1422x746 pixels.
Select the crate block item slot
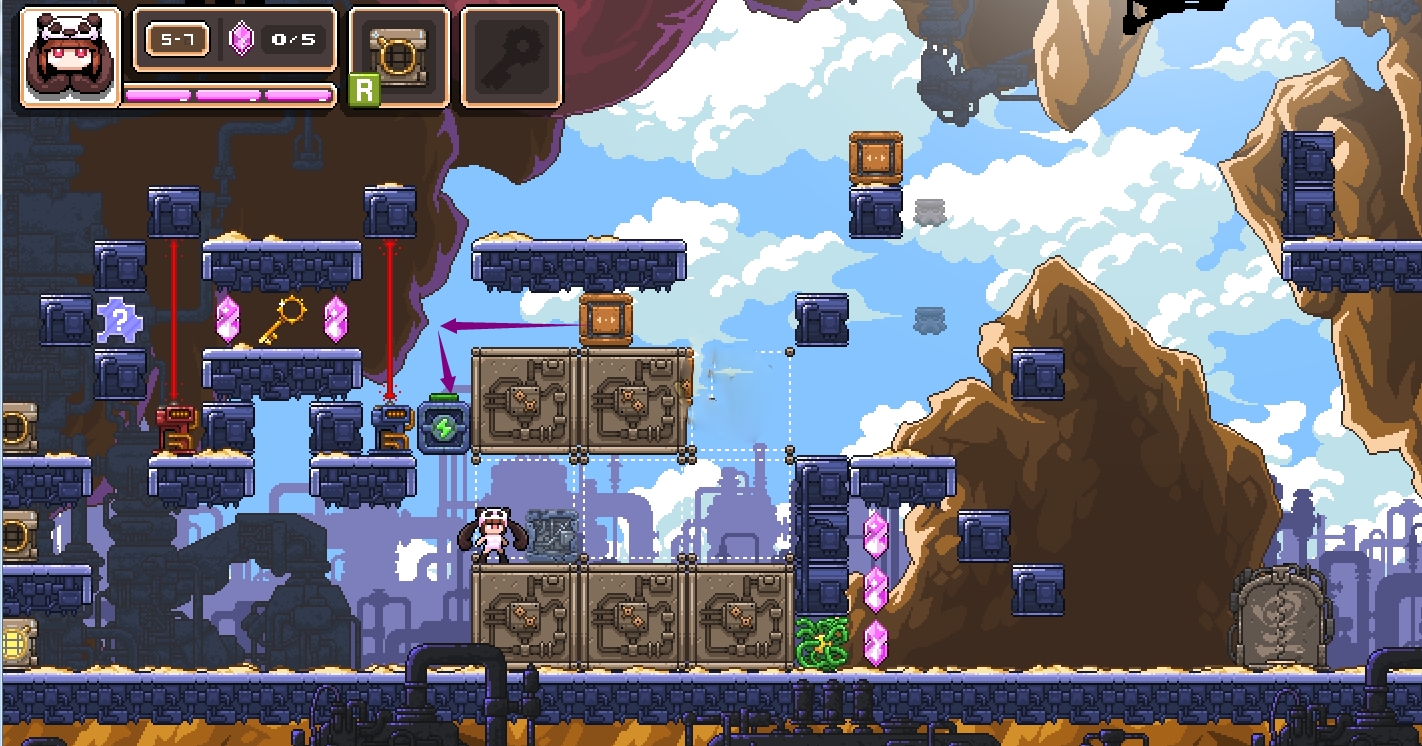tap(399, 56)
